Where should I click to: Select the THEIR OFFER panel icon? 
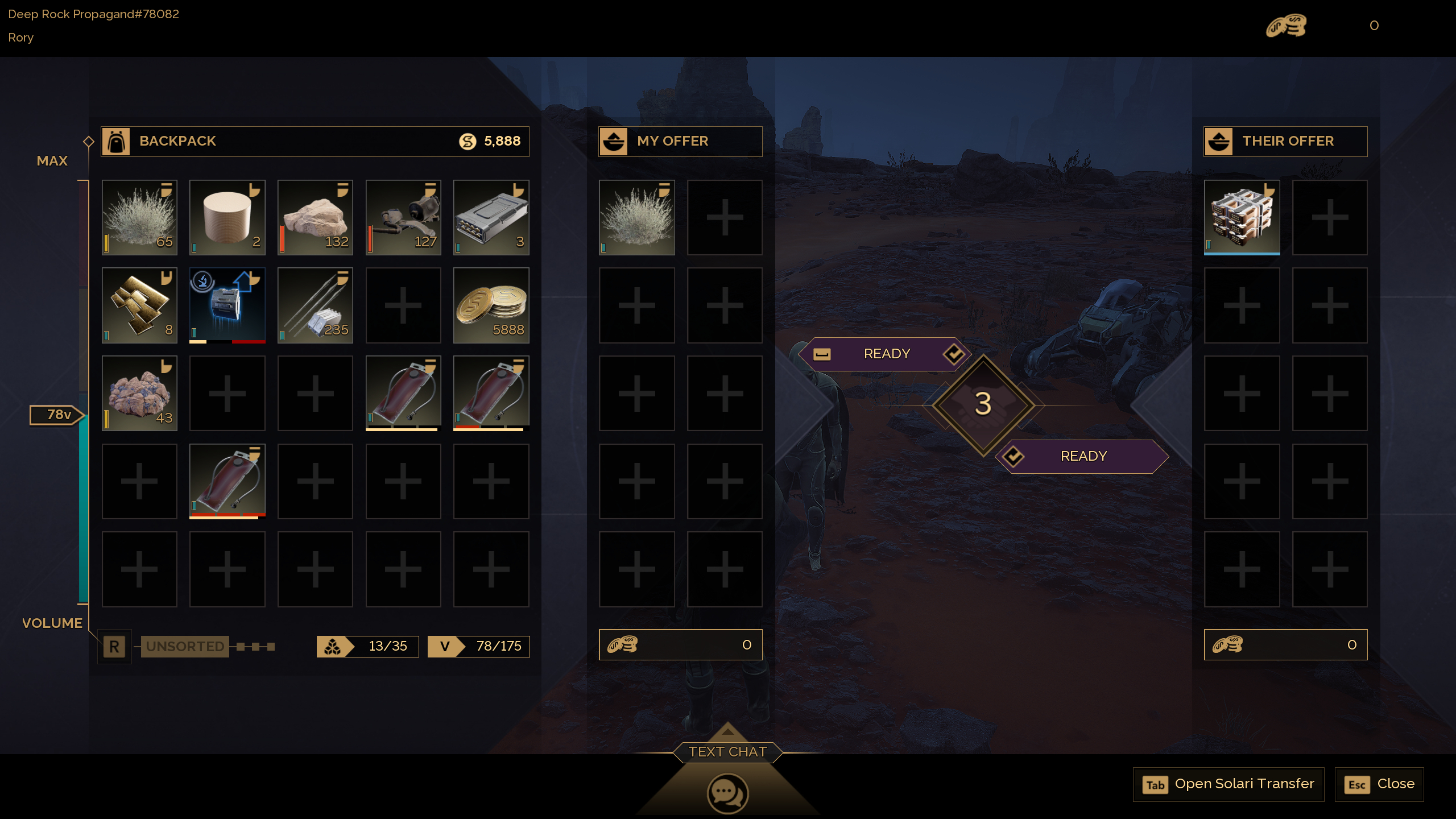1219,141
